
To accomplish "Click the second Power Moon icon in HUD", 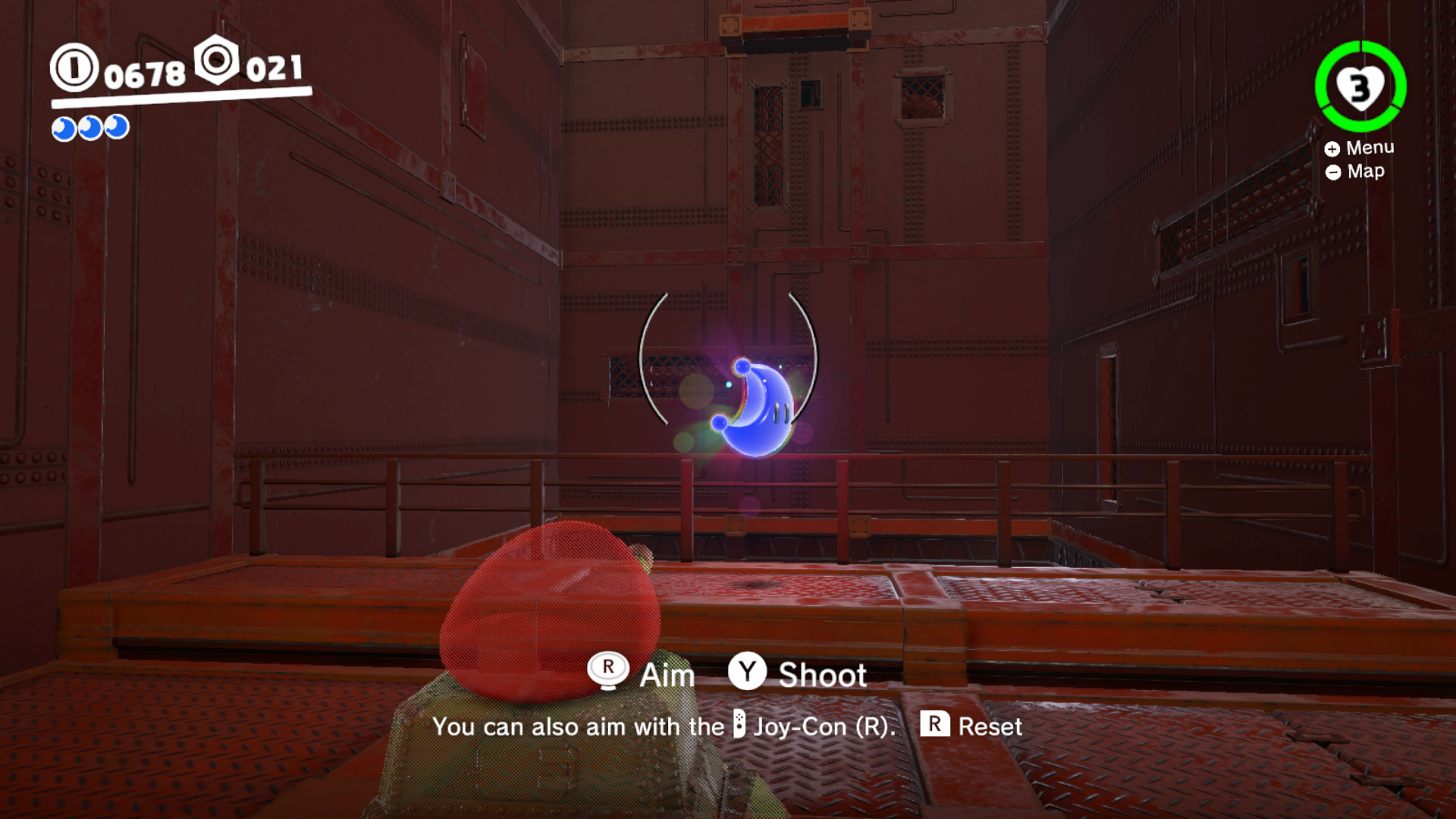I will (90, 127).
